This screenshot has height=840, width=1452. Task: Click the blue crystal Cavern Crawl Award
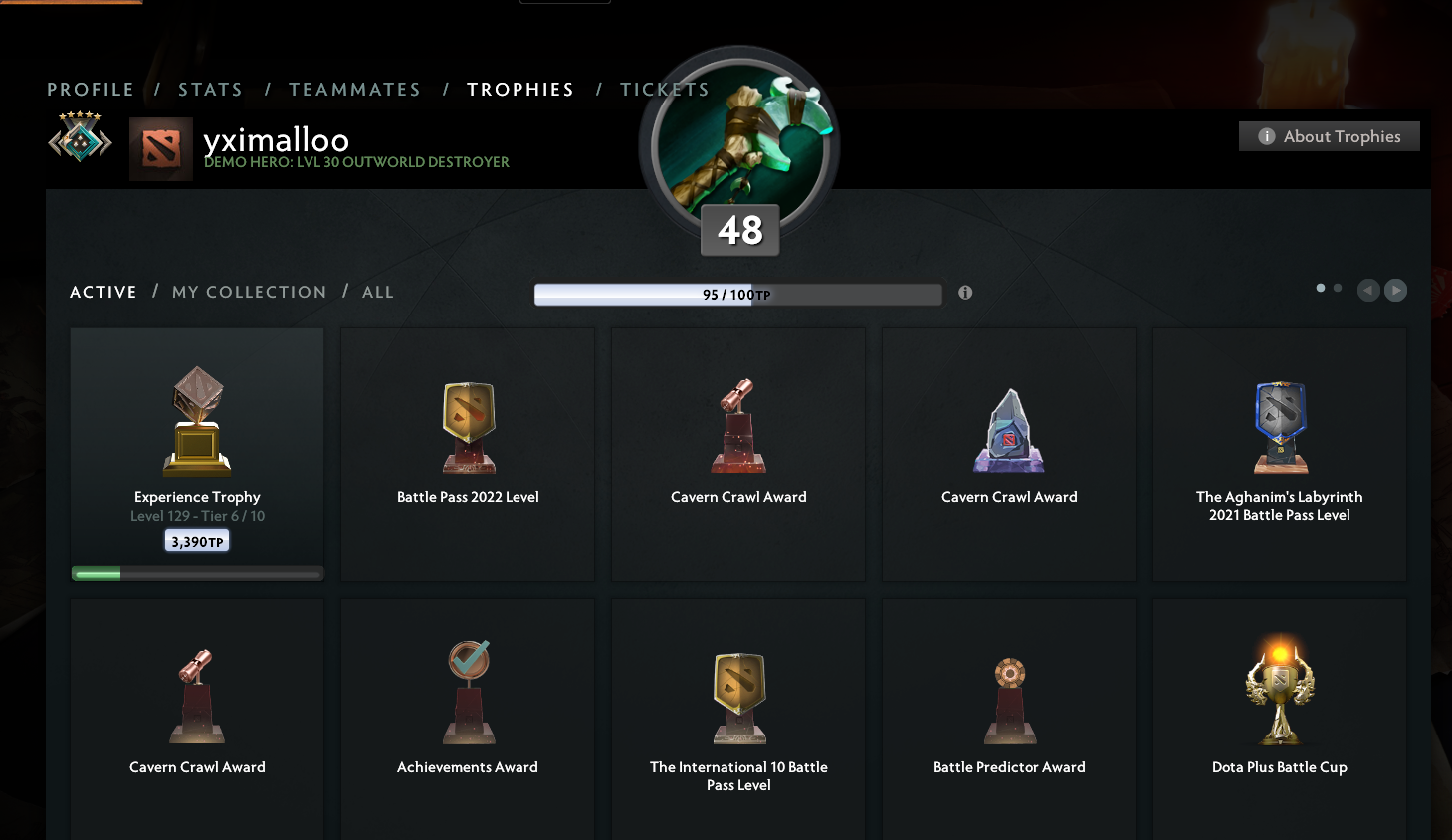1008,428
